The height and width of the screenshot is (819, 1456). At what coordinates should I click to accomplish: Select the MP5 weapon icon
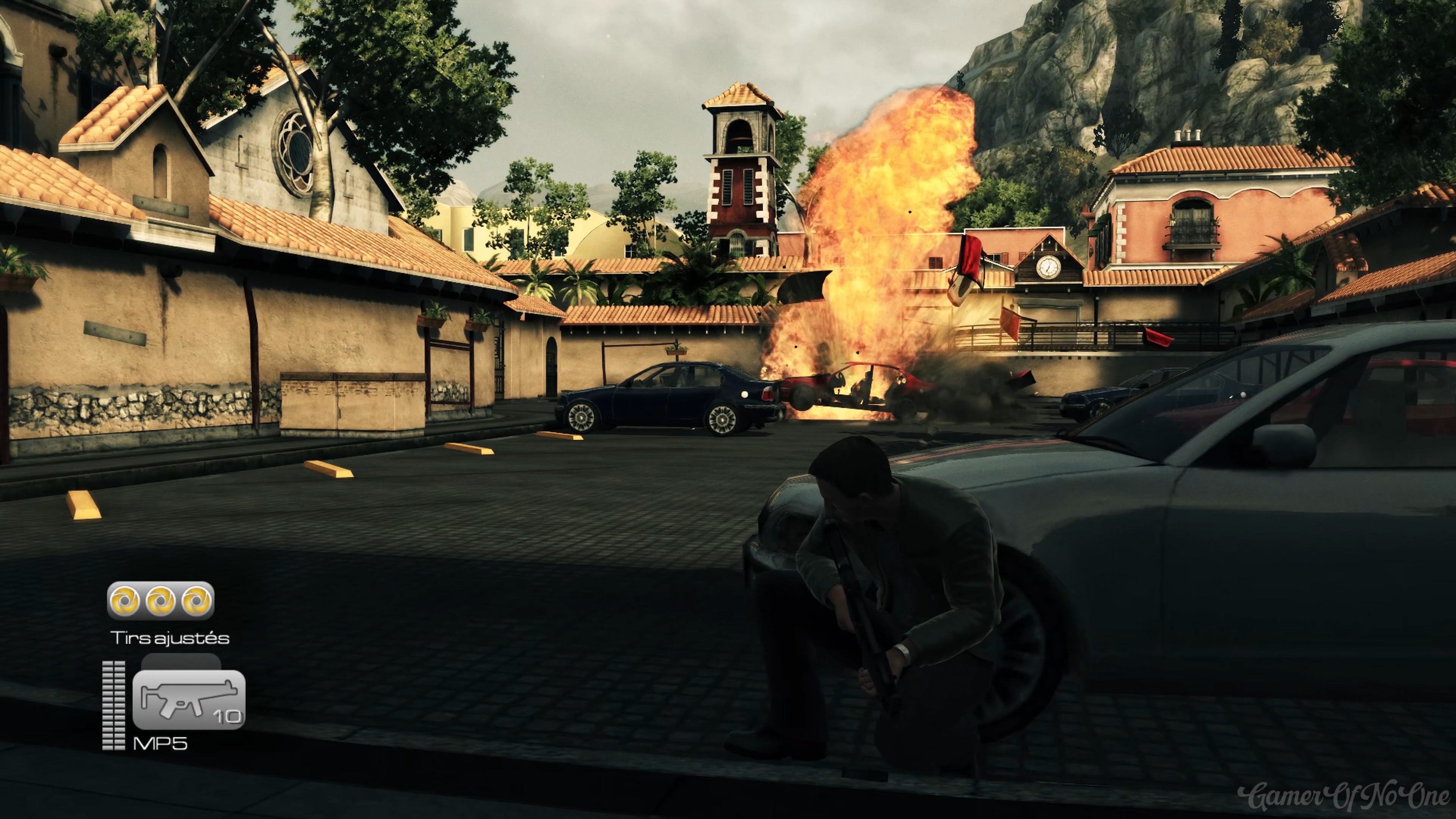click(188, 700)
